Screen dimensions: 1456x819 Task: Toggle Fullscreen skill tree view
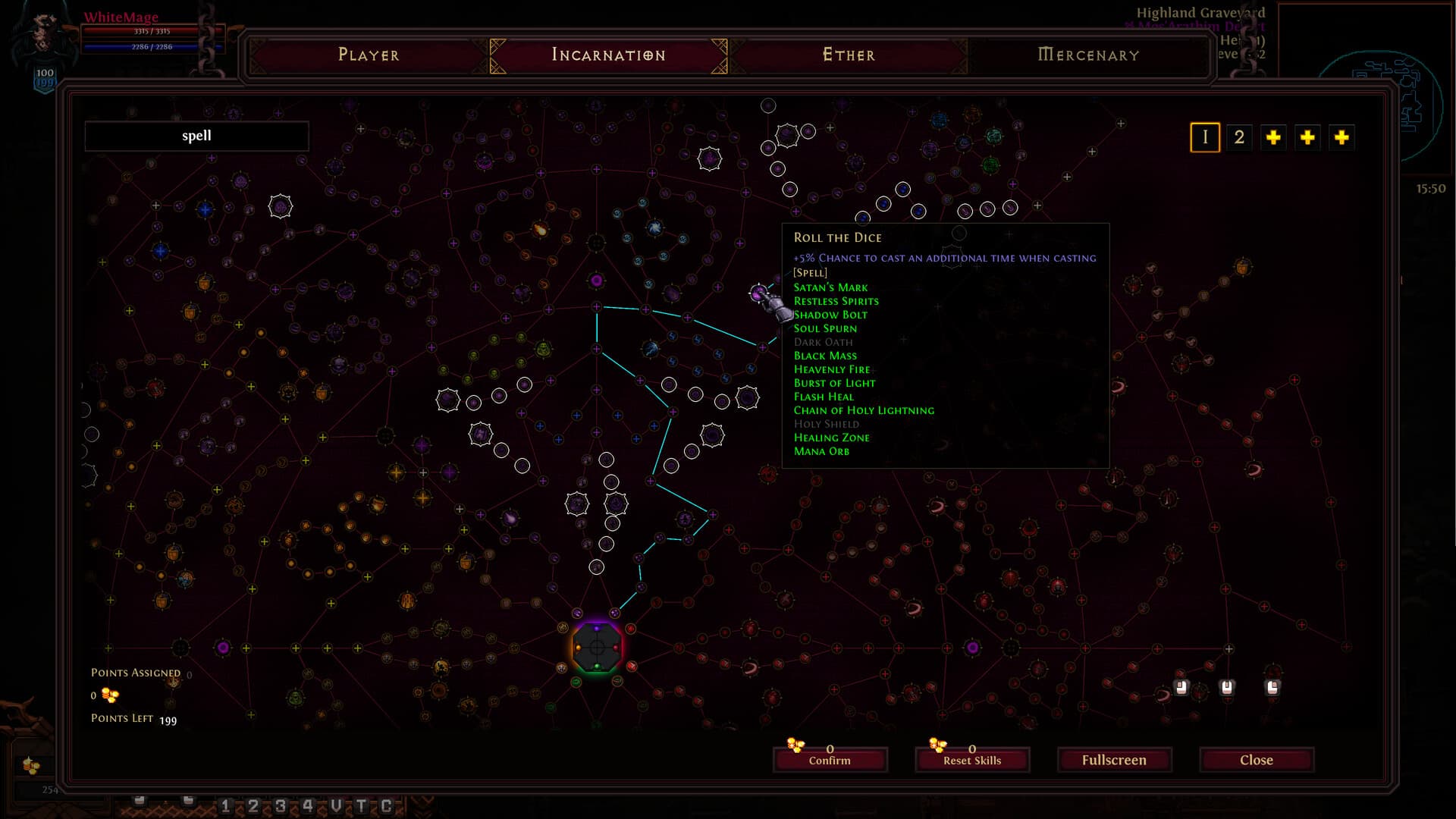coord(1114,759)
